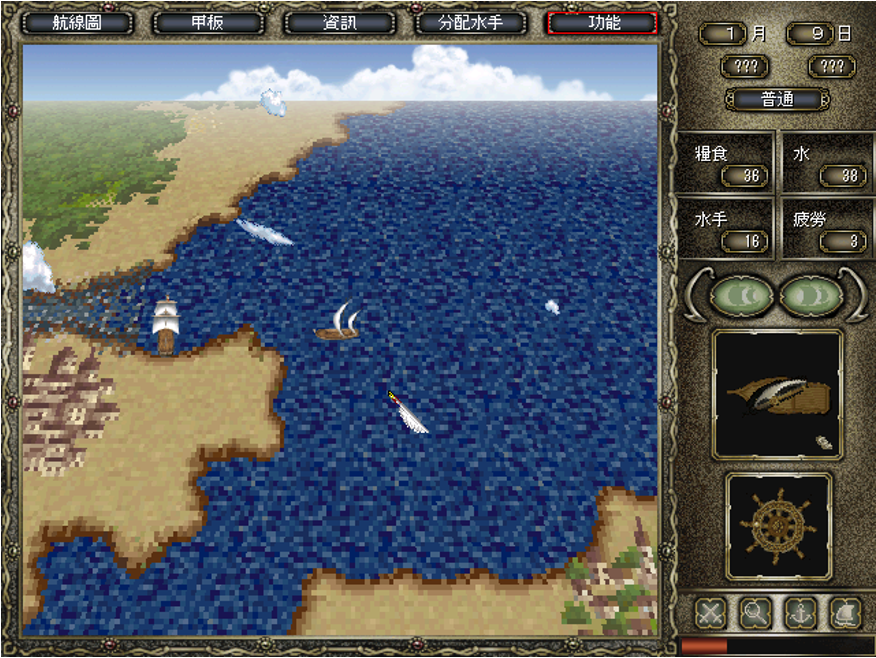This screenshot has height=658, width=876.
Task: Open the 航線圖 route map menu
Action: coord(77,22)
